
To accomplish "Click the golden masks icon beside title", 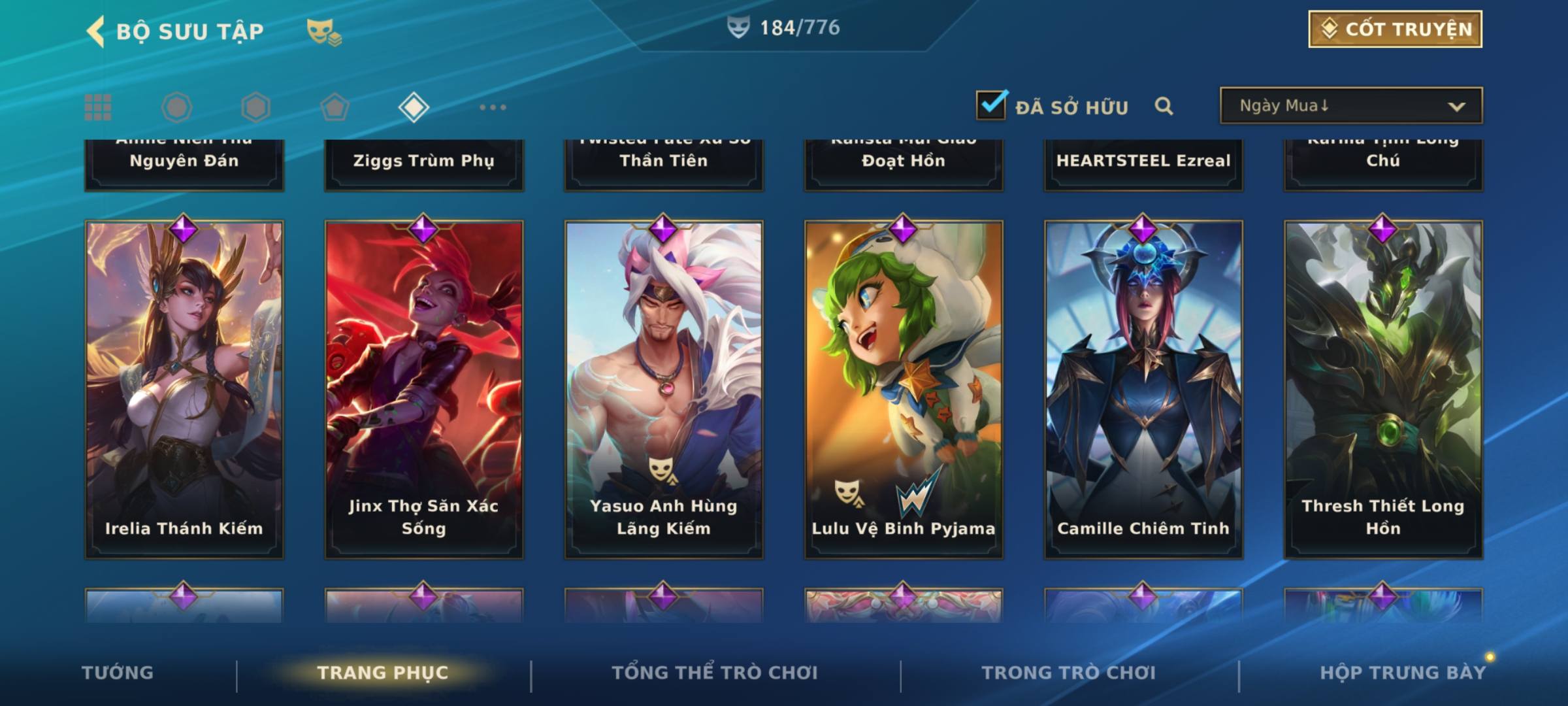I will pyautogui.click(x=323, y=31).
